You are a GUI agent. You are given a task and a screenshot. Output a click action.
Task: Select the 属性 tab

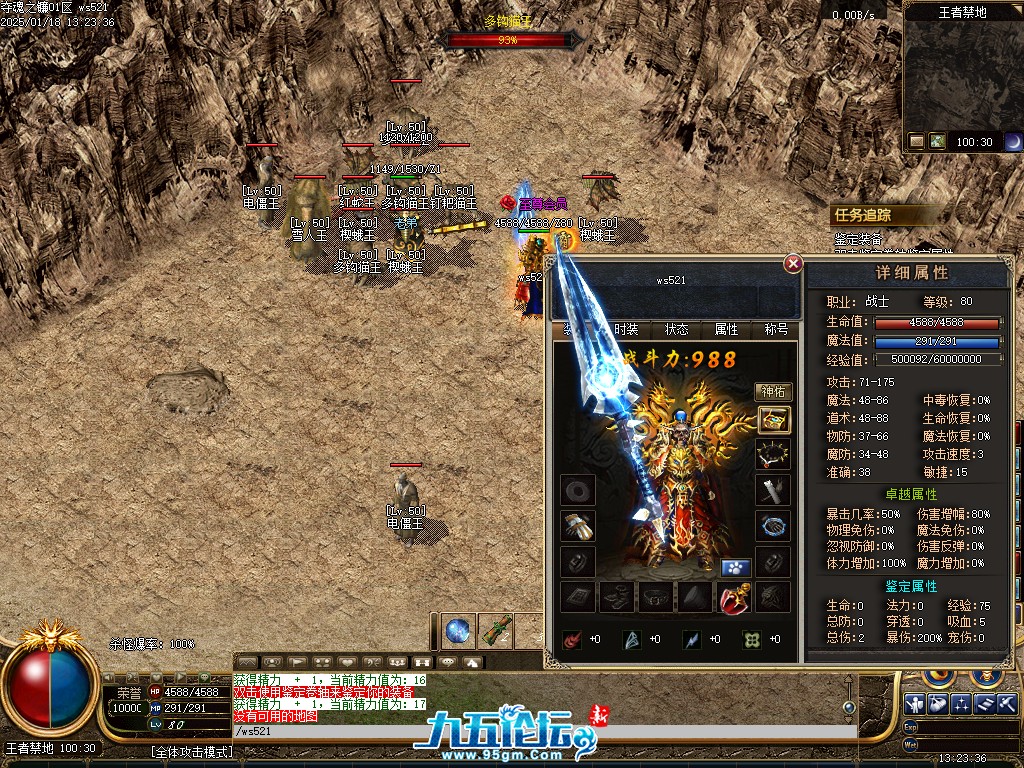pos(726,330)
